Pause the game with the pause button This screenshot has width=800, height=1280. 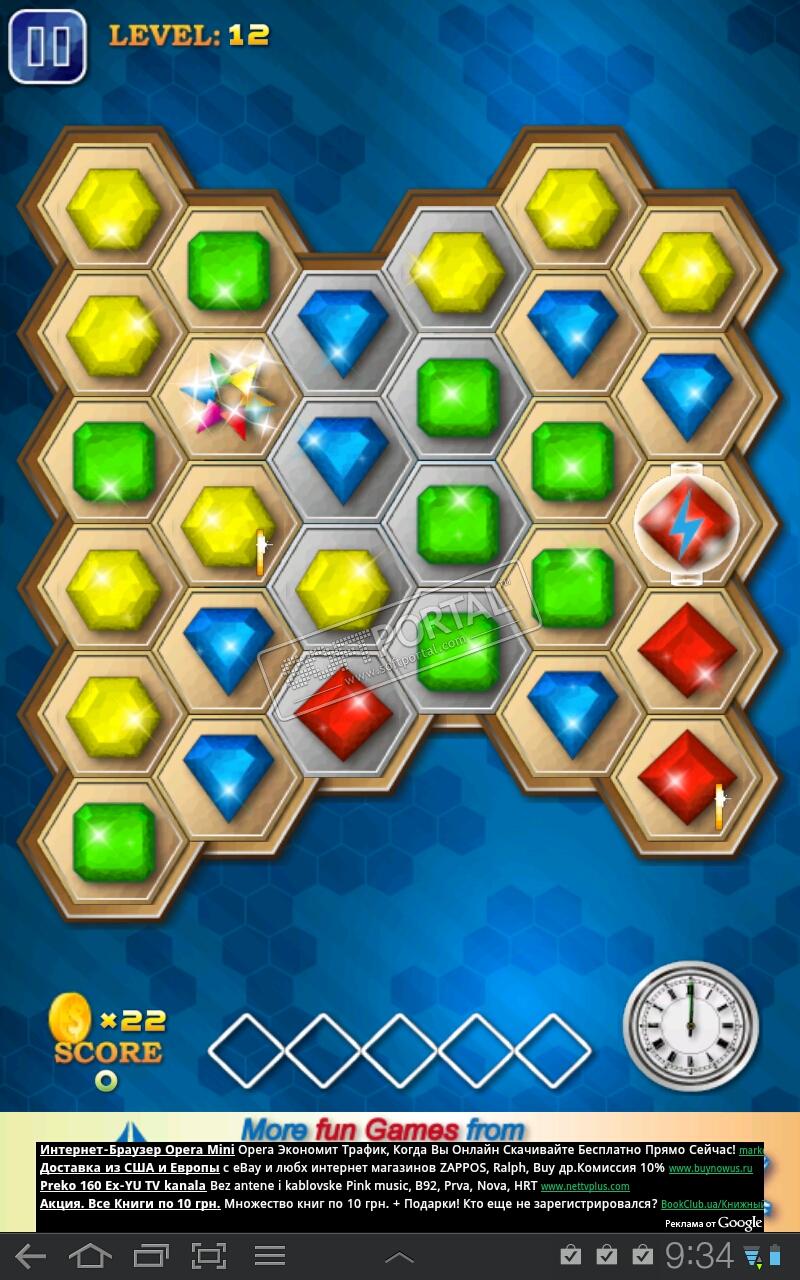pos(47,45)
